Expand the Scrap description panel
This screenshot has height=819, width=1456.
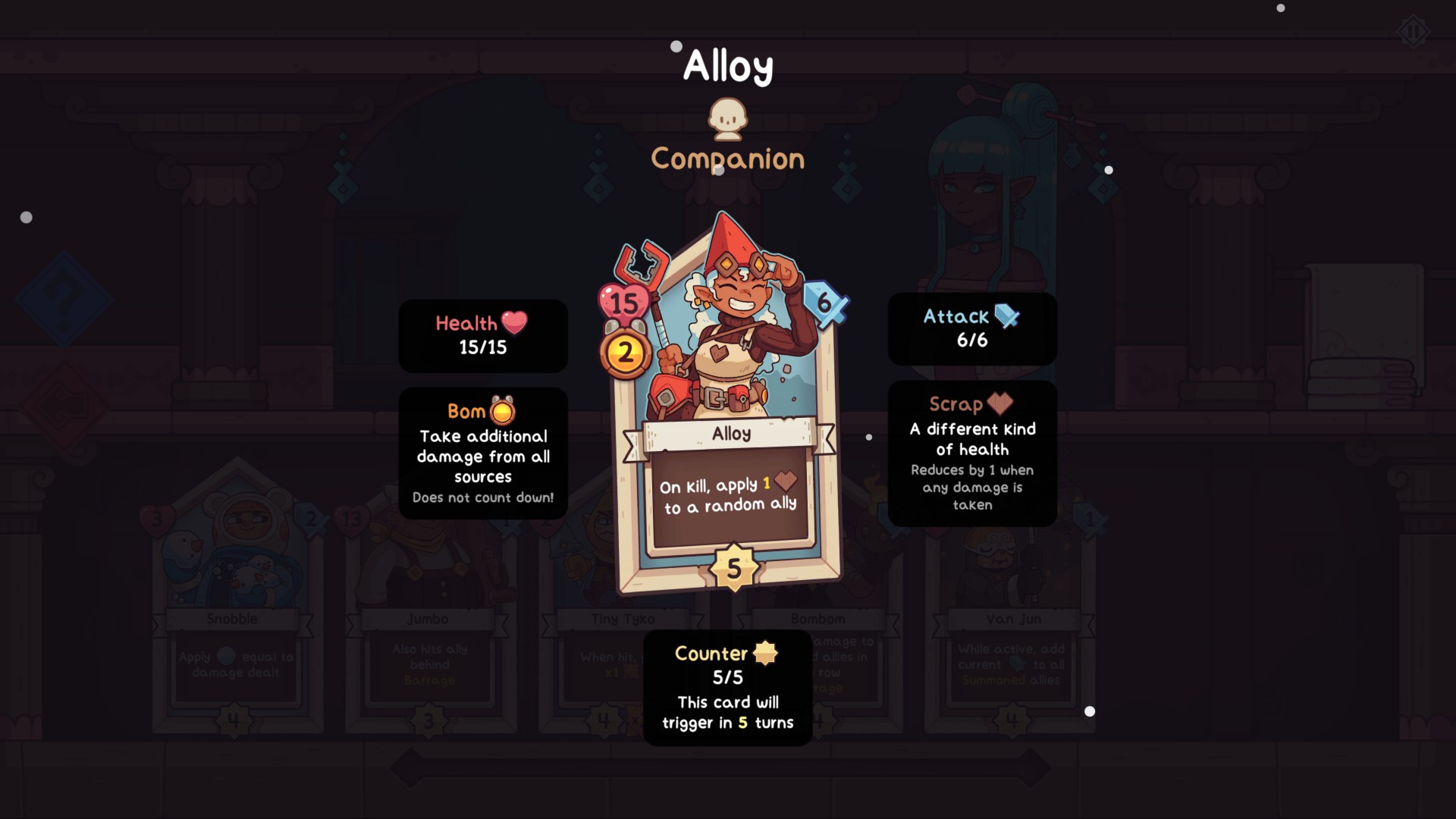pos(972,455)
